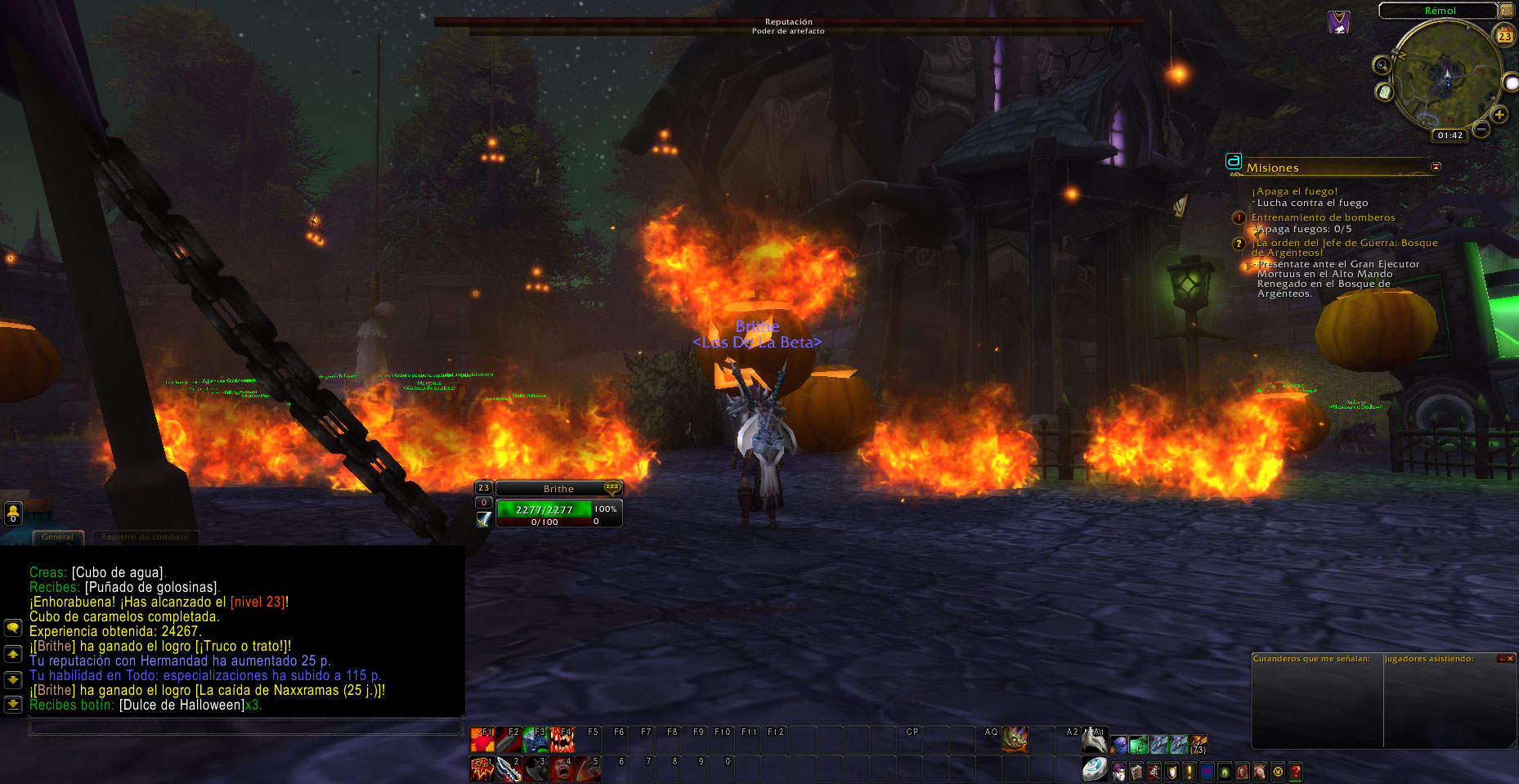
Task: Open the Registro de combate tab
Action: (145, 537)
